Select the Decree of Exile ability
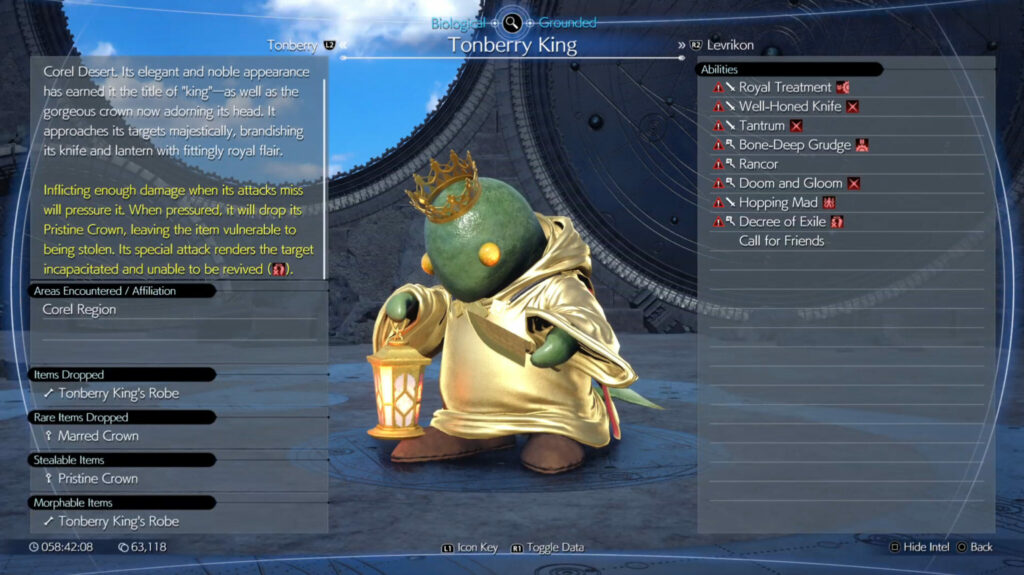Image resolution: width=1024 pixels, height=575 pixels. pos(783,221)
